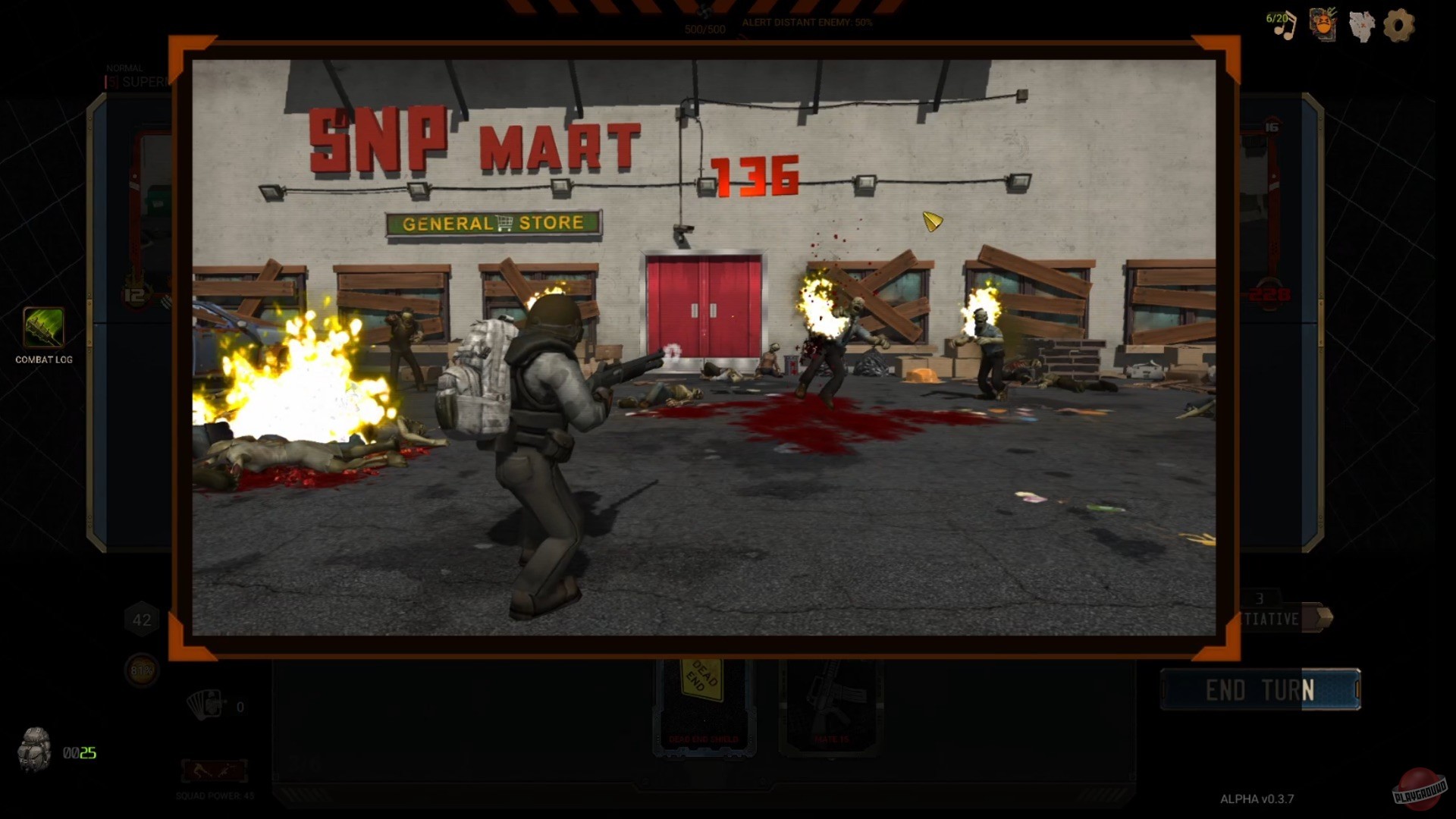Click the ALERT DISTANT ENEMY: 50% header
The image size is (1456, 819).
coord(806,24)
